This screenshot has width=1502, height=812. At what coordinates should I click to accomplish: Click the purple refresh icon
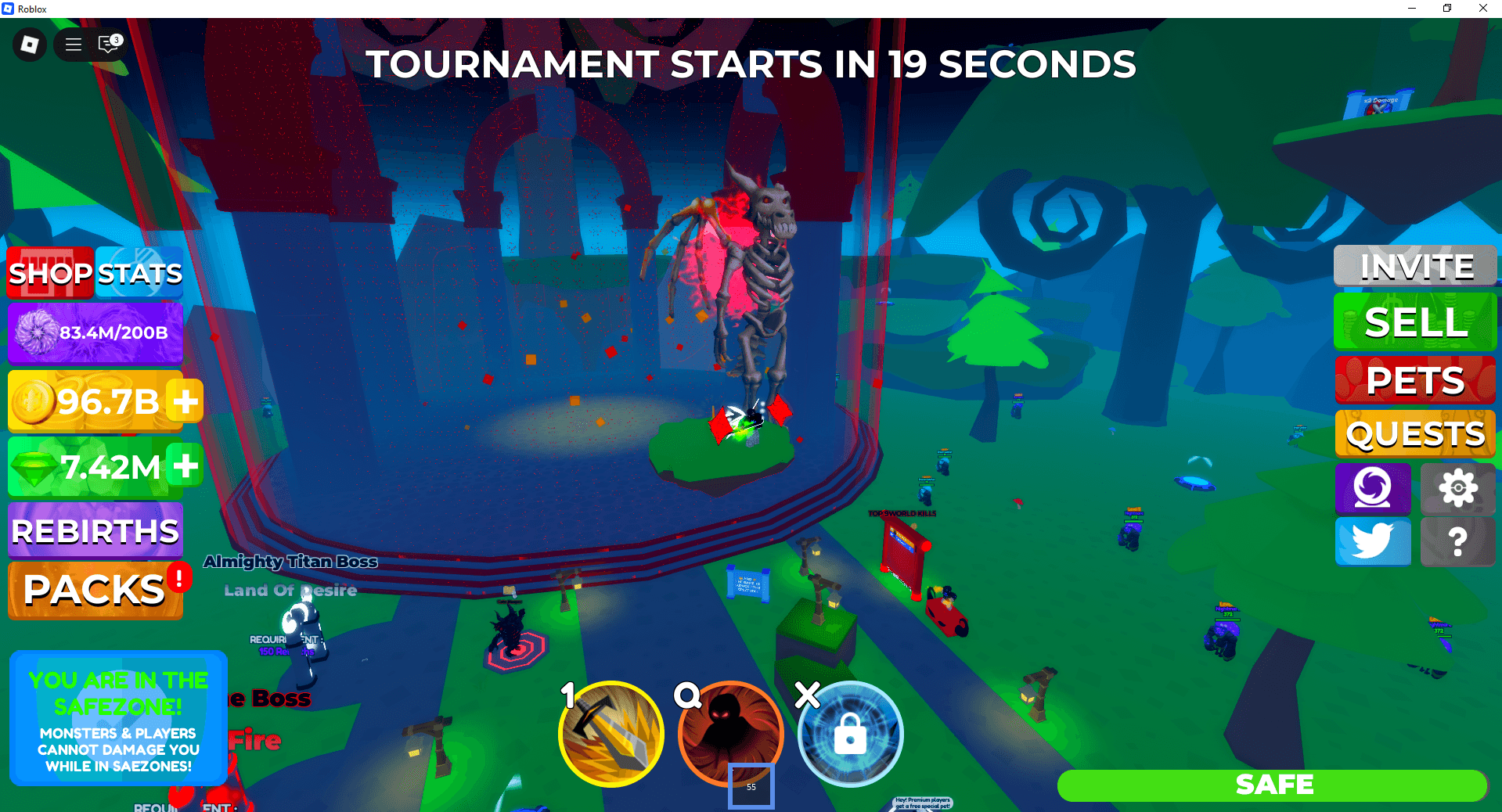pyautogui.click(x=1372, y=488)
